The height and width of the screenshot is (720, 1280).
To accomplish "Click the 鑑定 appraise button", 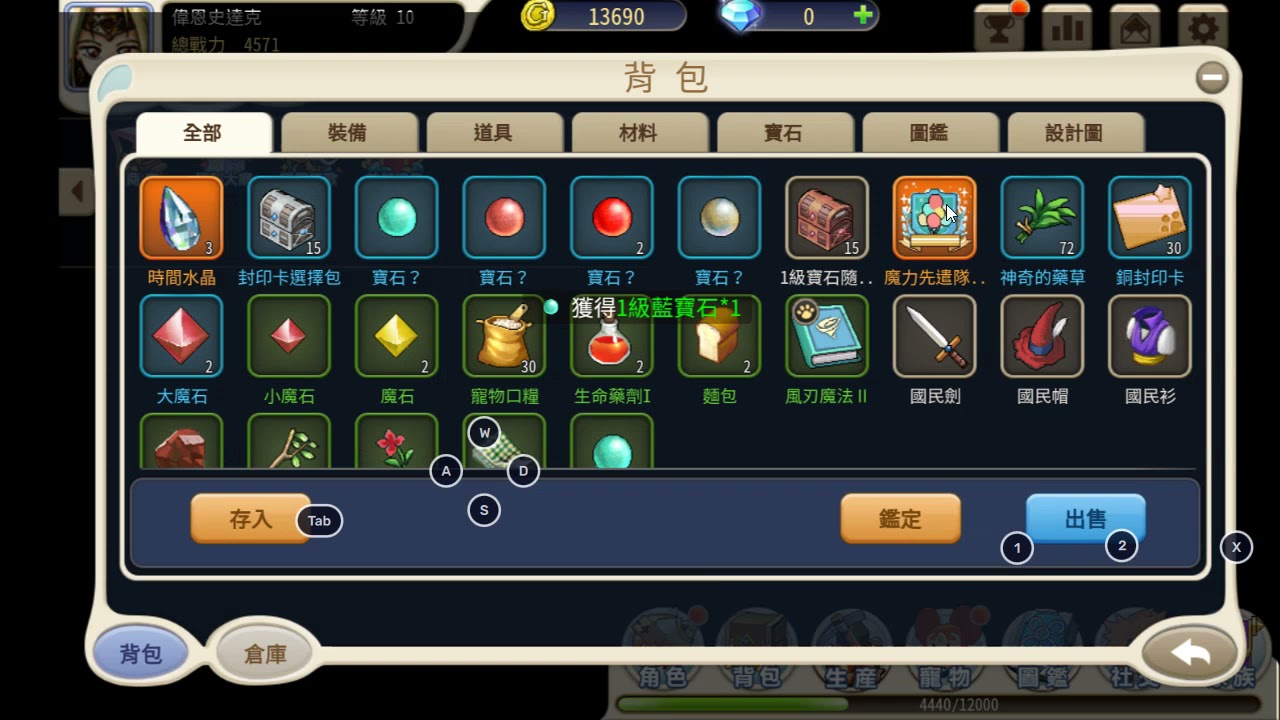I will [900, 519].
